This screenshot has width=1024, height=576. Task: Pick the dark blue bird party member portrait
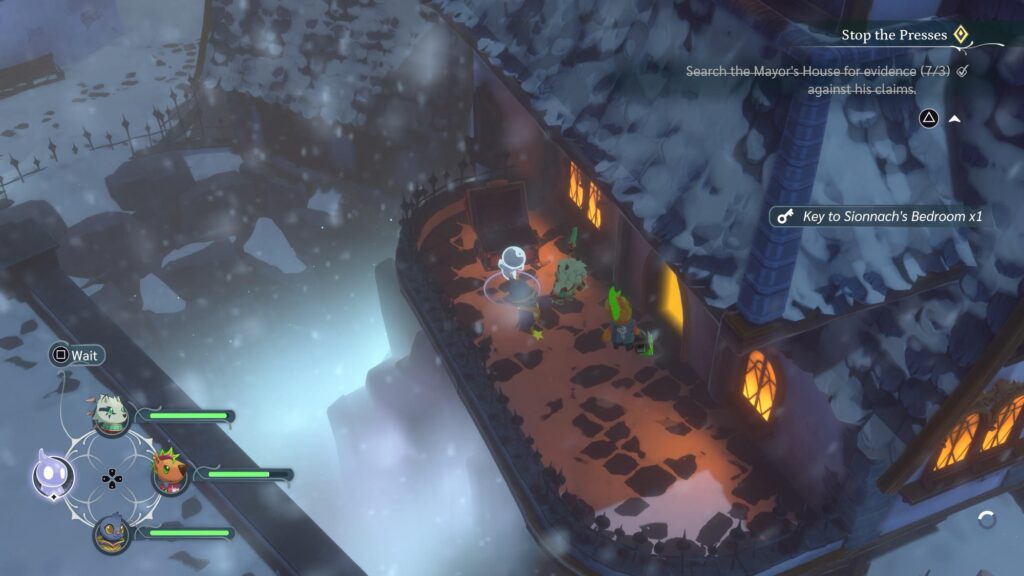point(111,533)
